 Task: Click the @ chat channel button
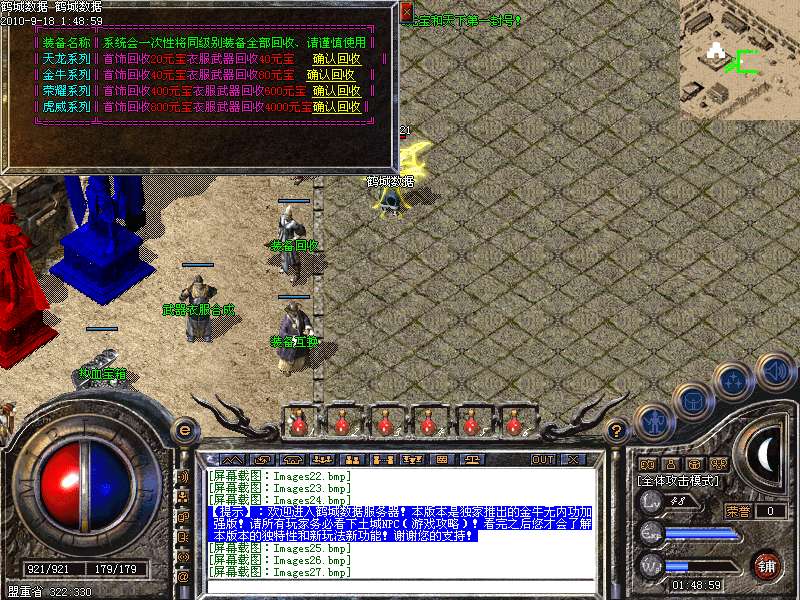coord(183,577)
